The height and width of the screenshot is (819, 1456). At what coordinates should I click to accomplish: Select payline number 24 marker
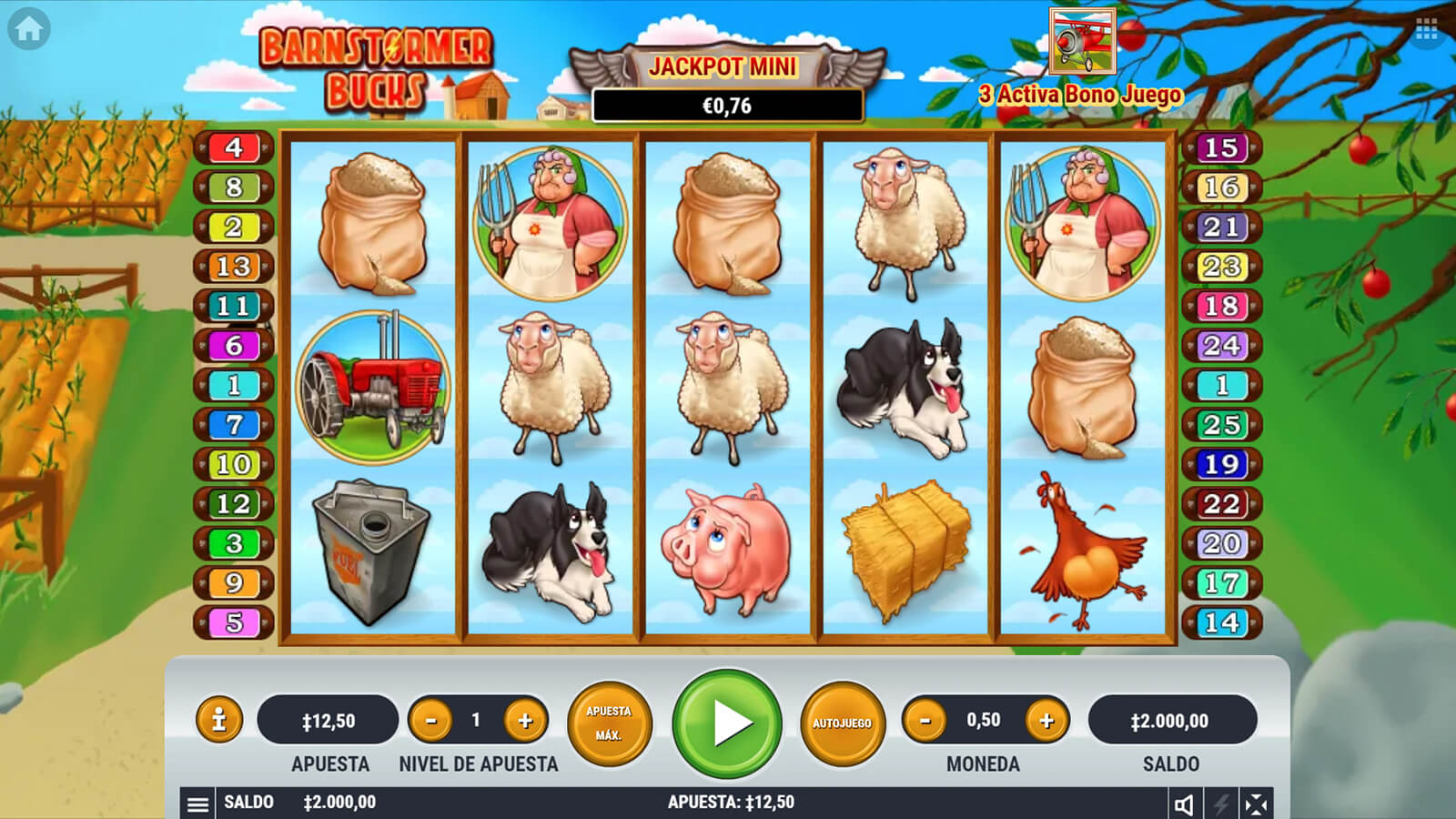click(x=1221, y=346)
